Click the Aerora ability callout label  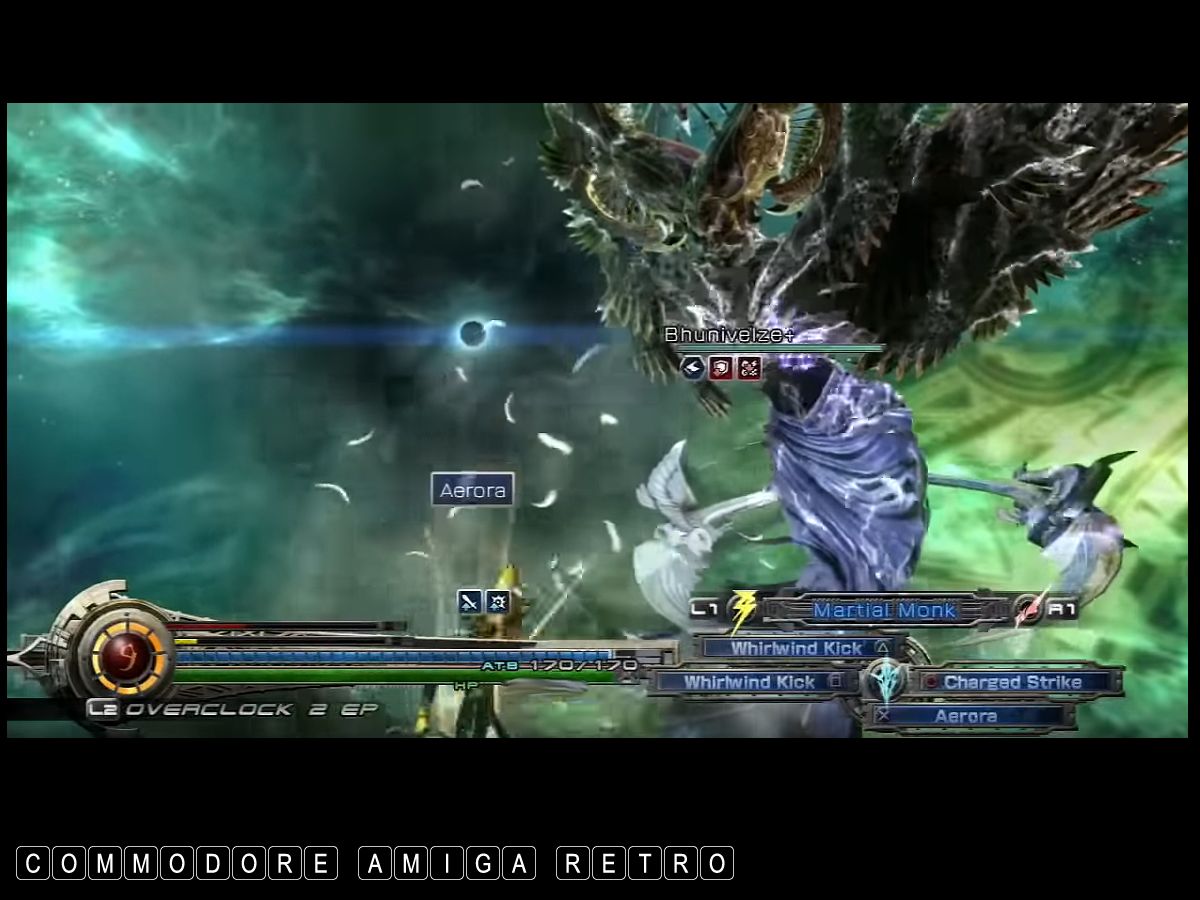(473, 490)
